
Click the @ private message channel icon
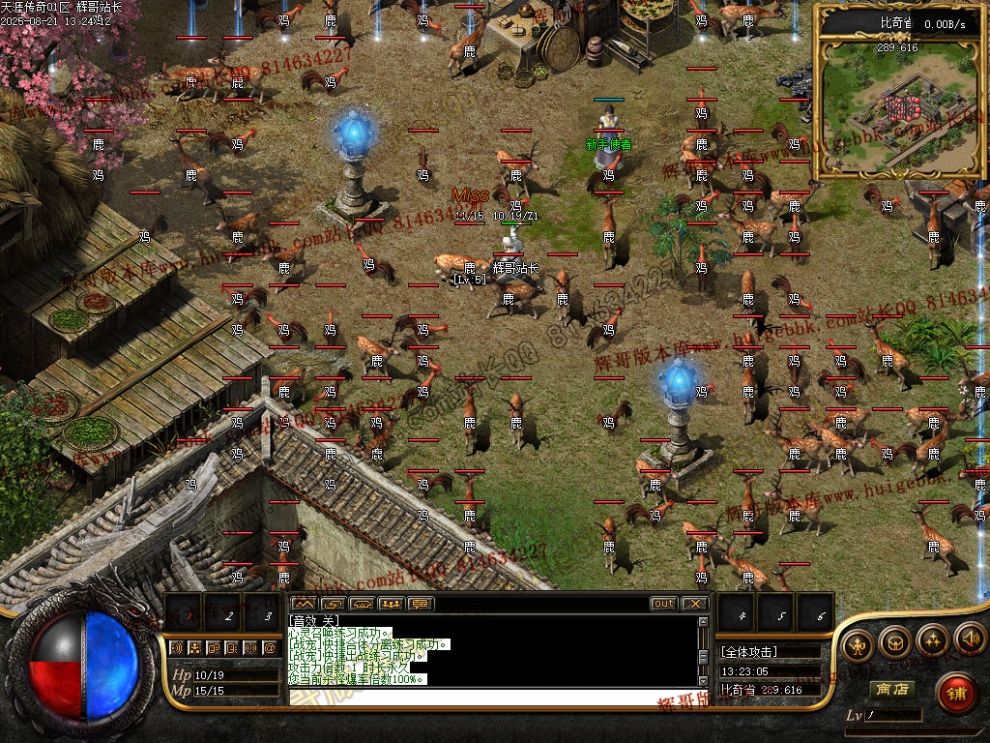click(268, 647)
